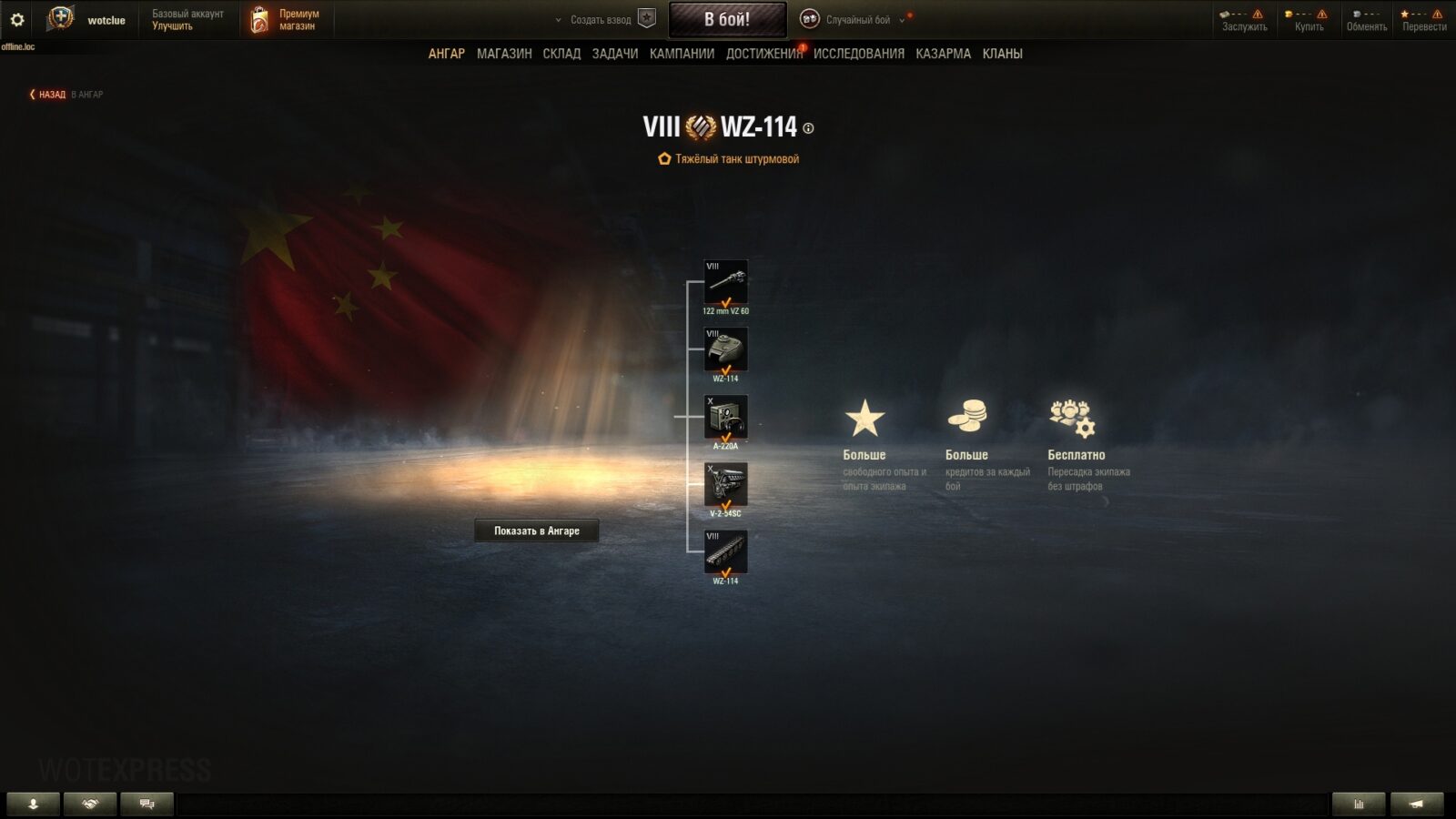The image size is (1456, 819).
Task: View the ДОСТИЖЕНИЯ tab
Action: (763, 54)
